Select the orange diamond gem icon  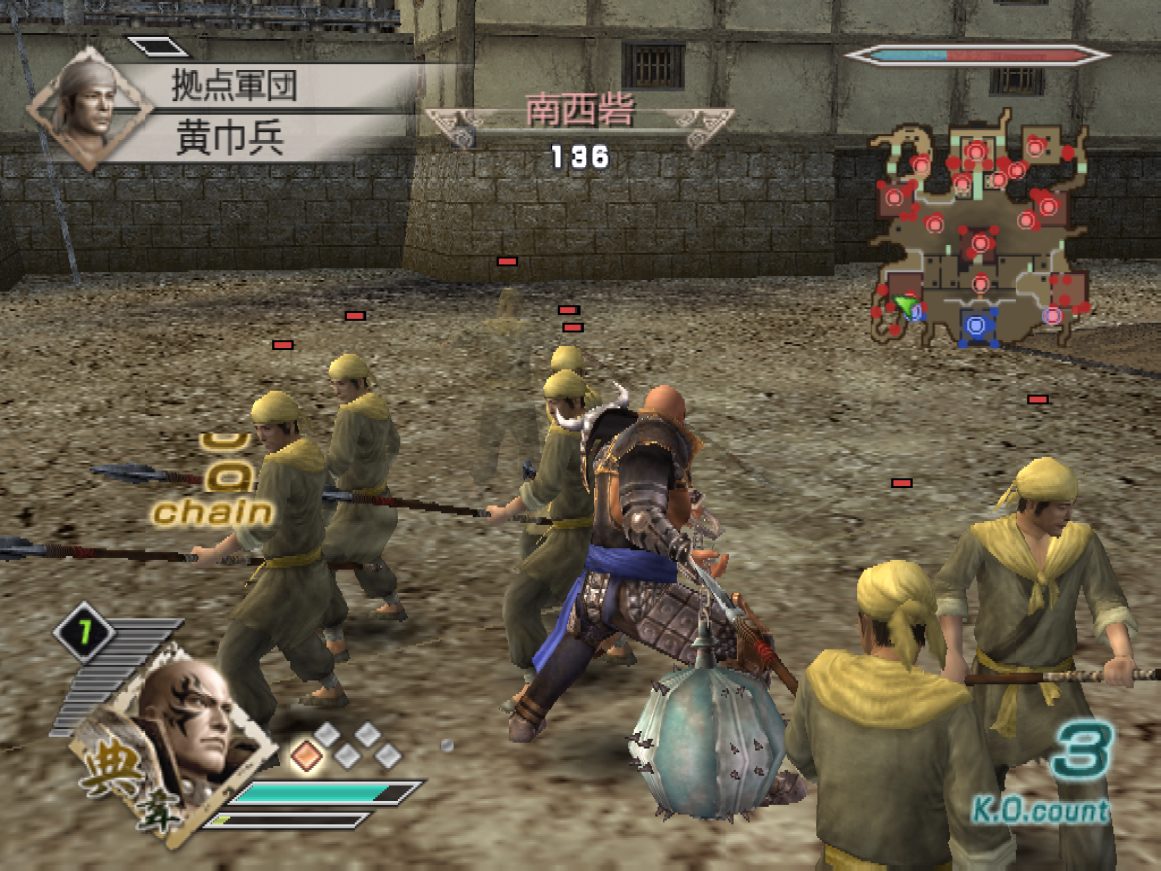[307, 754]
